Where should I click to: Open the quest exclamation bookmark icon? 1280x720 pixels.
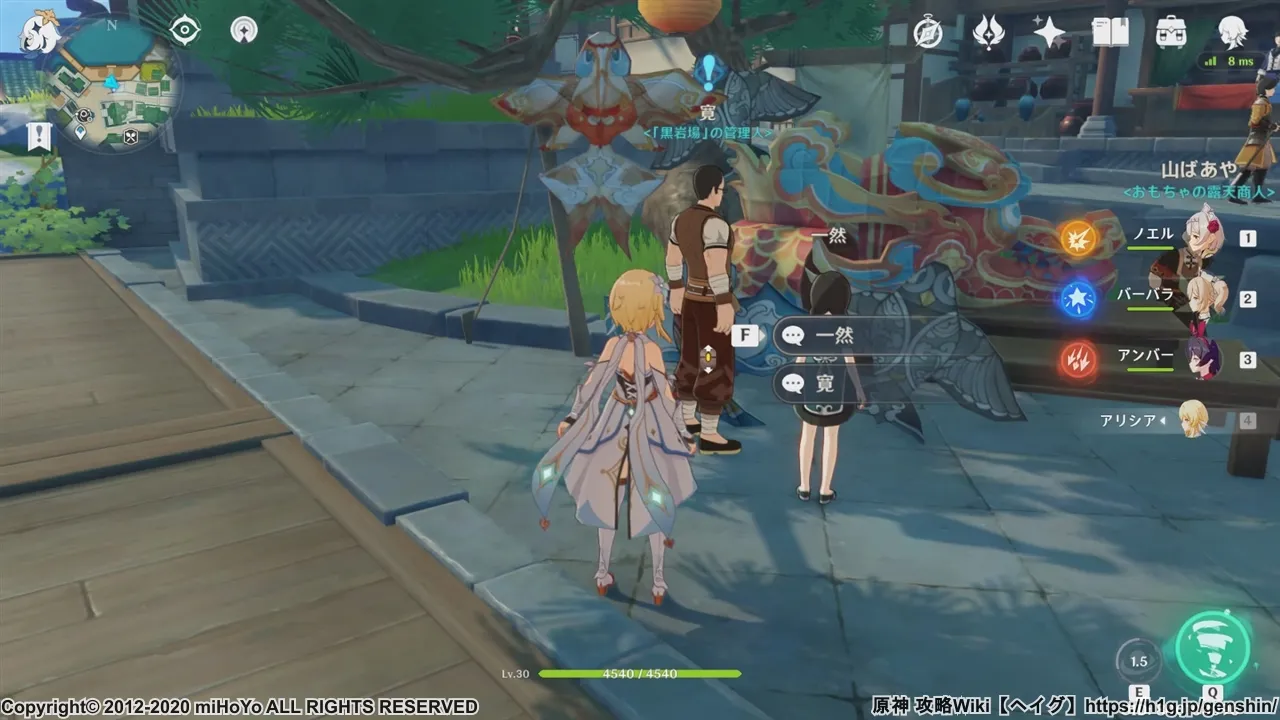click(40, 137)
